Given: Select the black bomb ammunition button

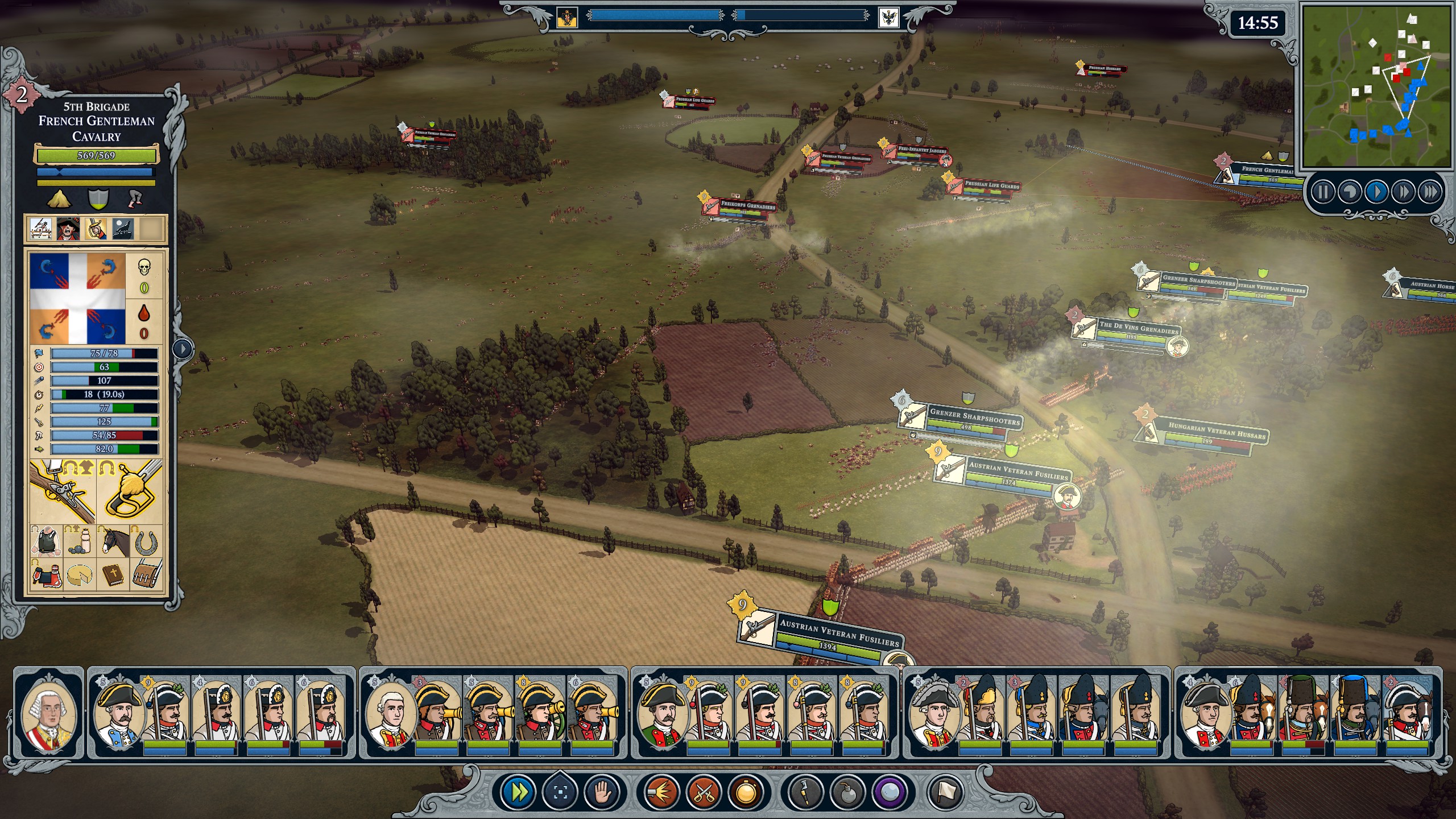Looking at the screenshot, I should coord(848,792).
